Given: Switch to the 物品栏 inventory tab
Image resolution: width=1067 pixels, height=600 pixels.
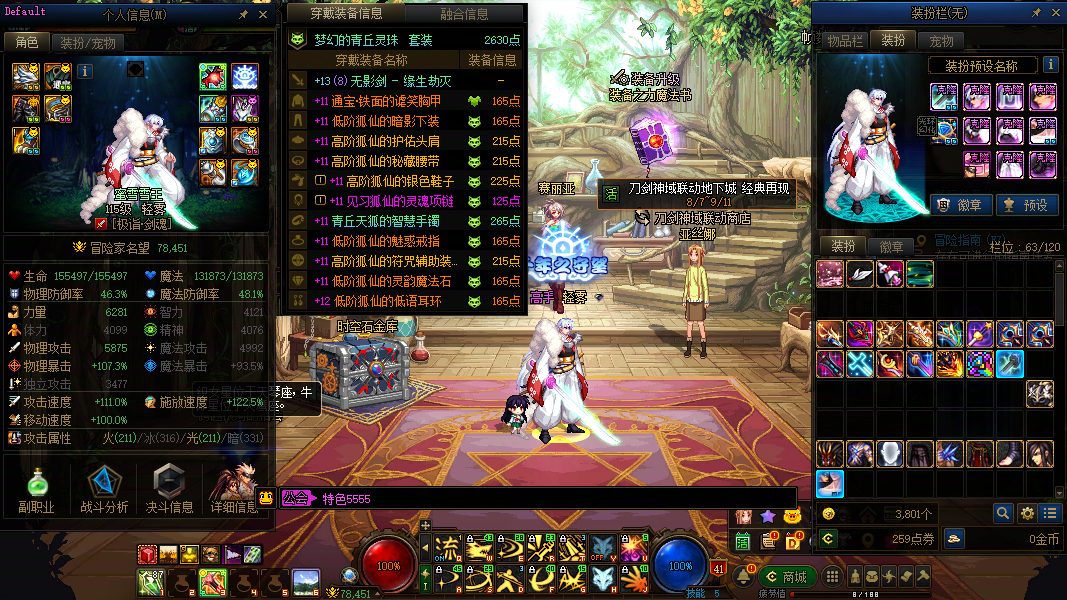Looking at the screenshot, I should click(844, 41).
